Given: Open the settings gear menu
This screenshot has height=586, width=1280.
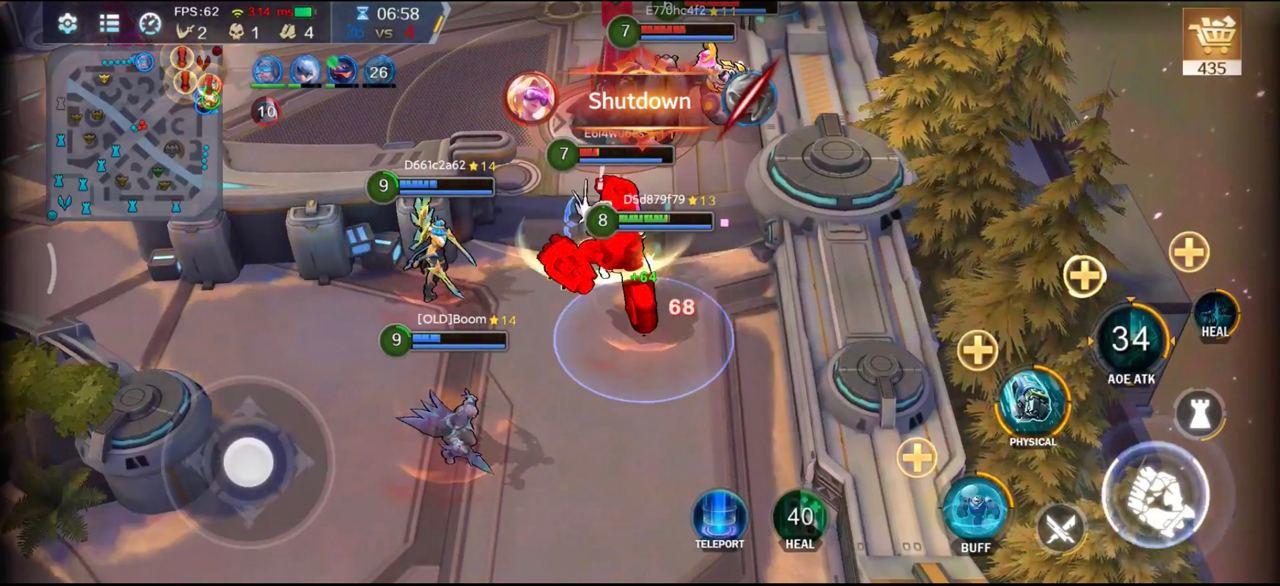Looking at the screenshot, I should 68,23.
